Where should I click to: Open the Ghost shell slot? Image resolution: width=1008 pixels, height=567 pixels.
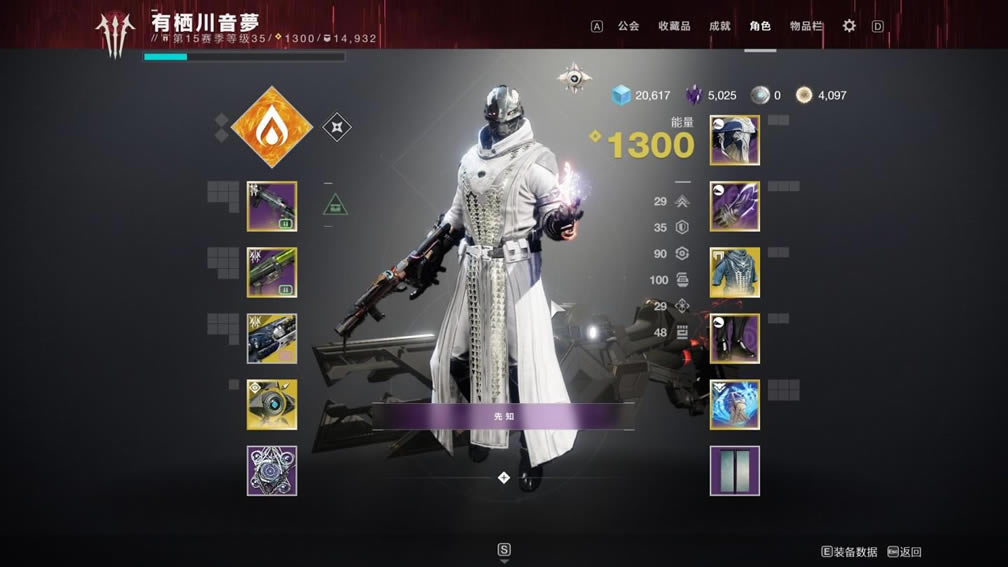[x=272, y=405]
